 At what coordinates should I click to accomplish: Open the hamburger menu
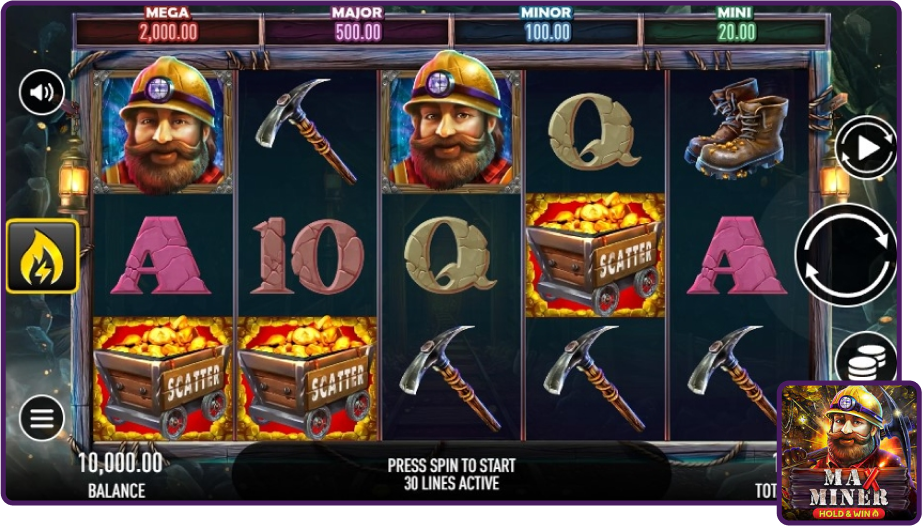[x=41, y=418]
